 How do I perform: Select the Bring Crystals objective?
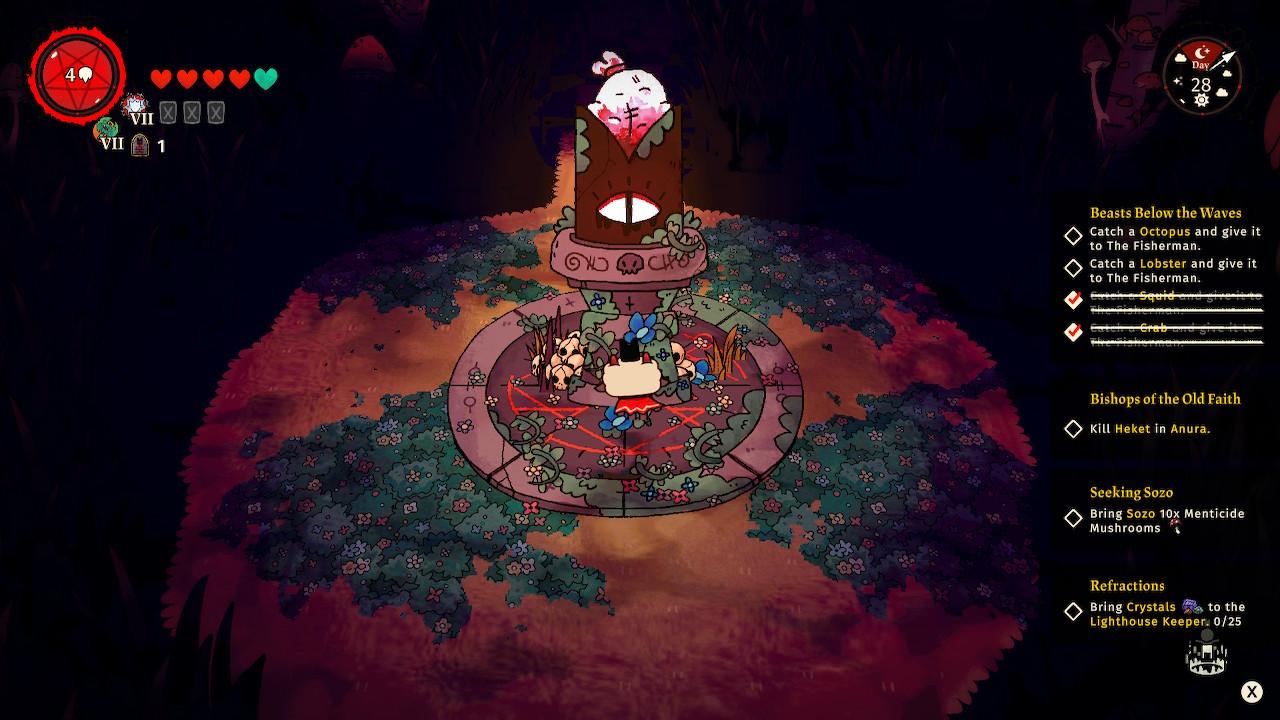tap(1166, 614)
